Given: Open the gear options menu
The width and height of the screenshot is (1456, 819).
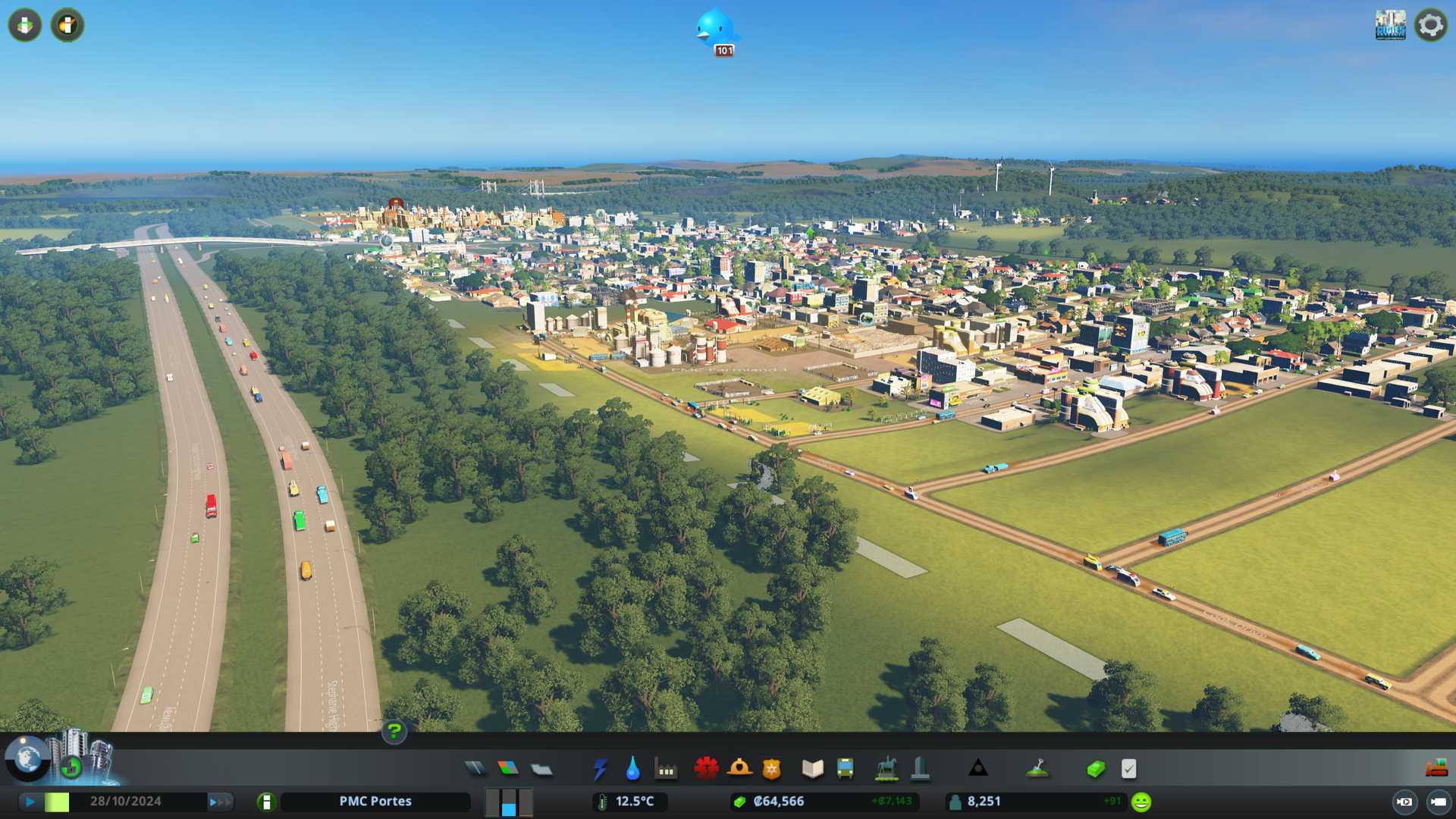Looking at the screenshot, I should click(1430, 25).
